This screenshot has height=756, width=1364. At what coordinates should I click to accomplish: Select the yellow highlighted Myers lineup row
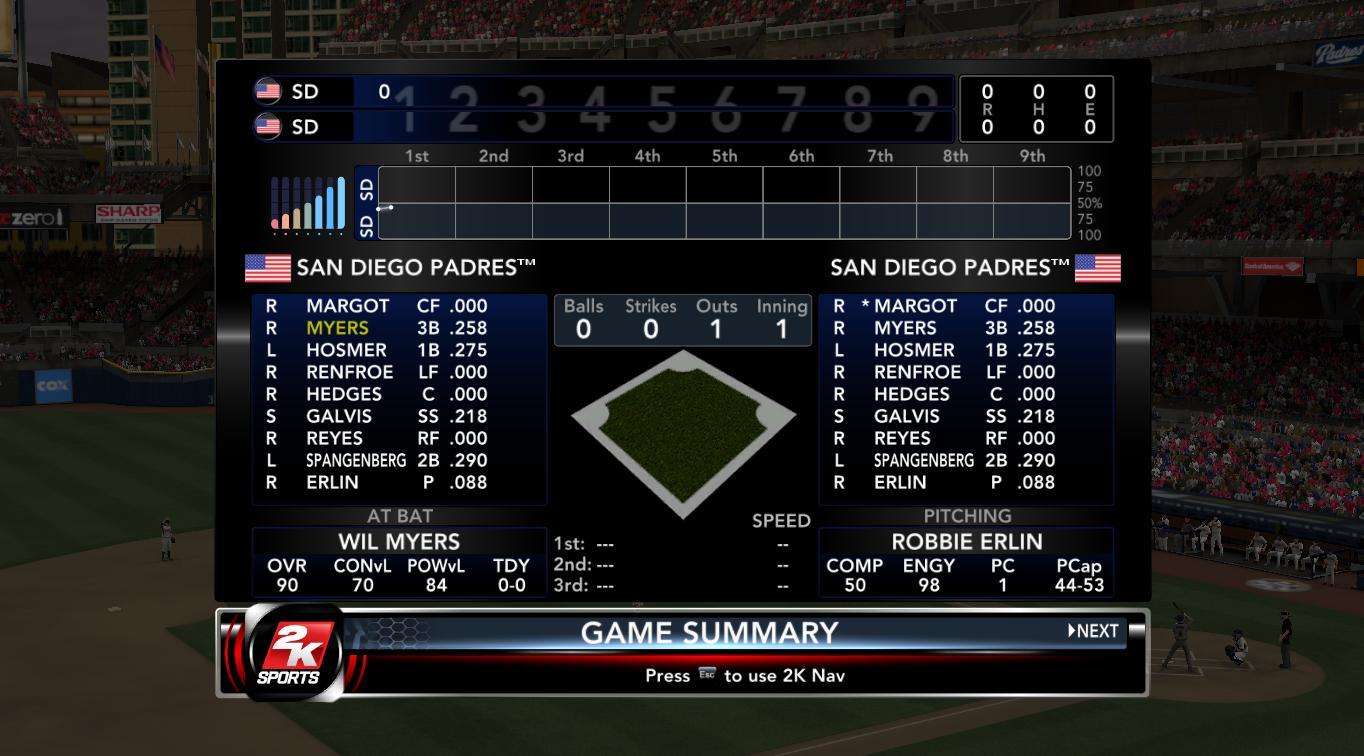point(398,328)
